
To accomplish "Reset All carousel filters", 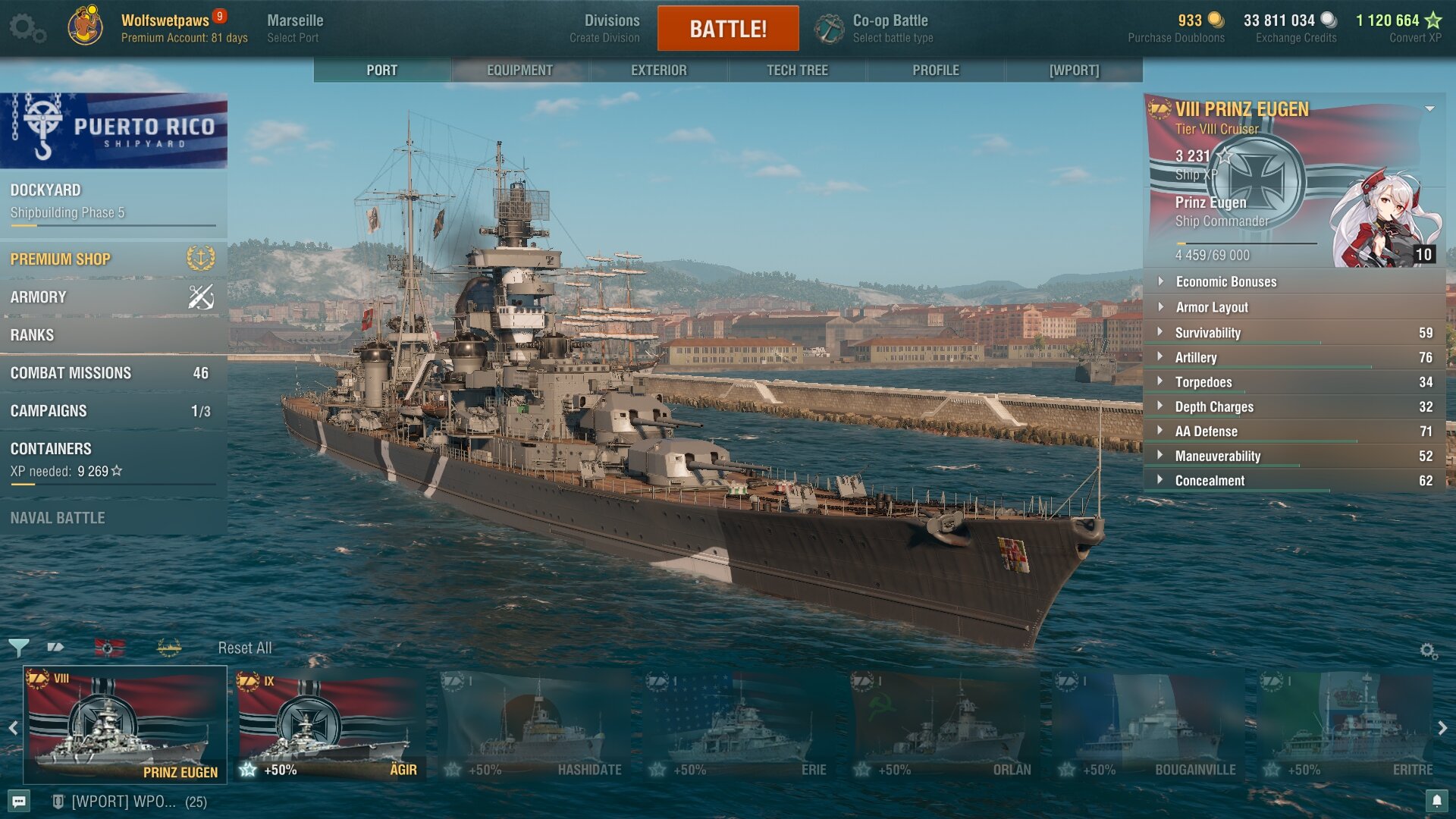I will point(244,648).
